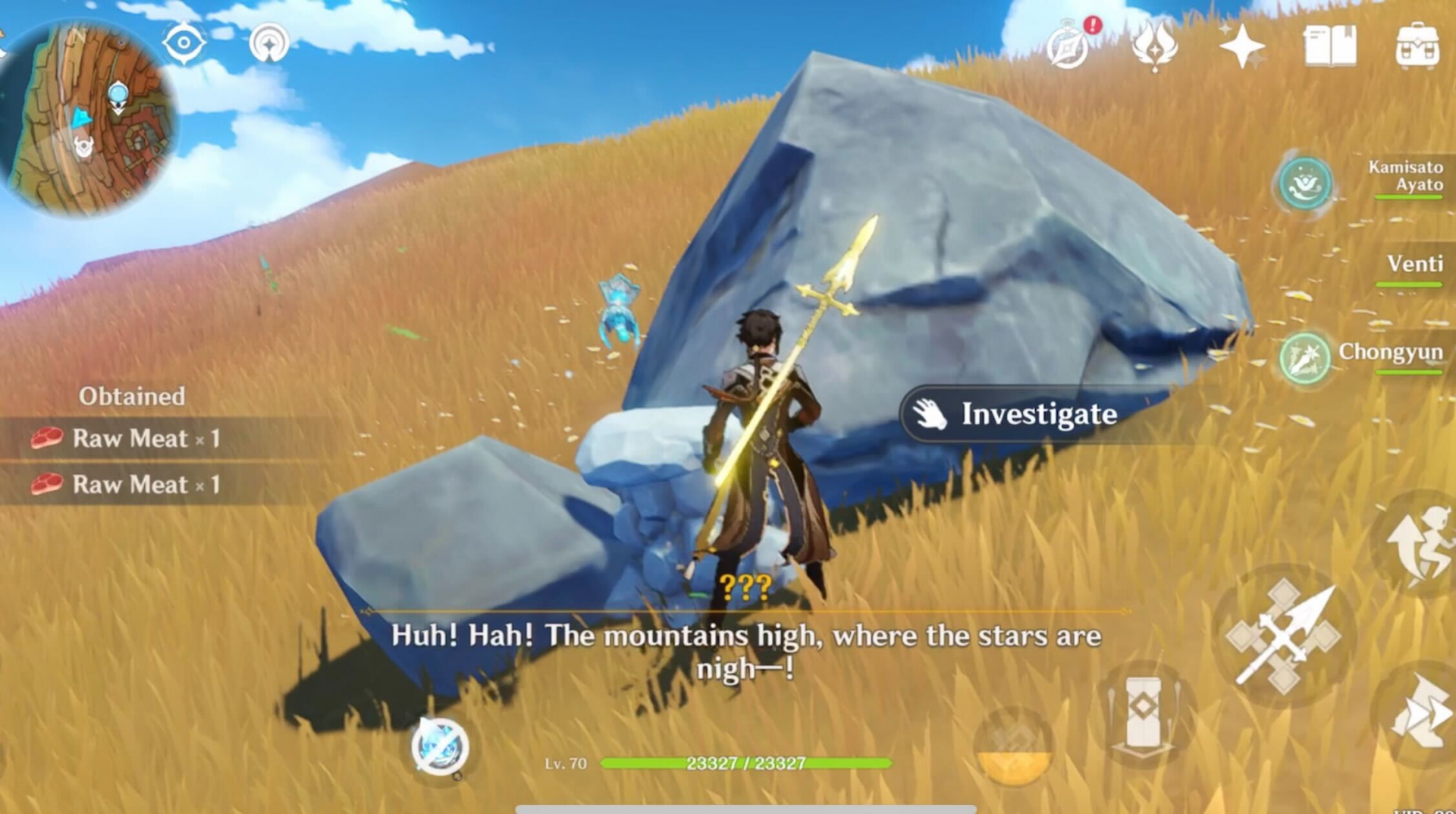Tap the jump button
The width and height of the screenshot is (1456, 814).
tap(1418, 544)
